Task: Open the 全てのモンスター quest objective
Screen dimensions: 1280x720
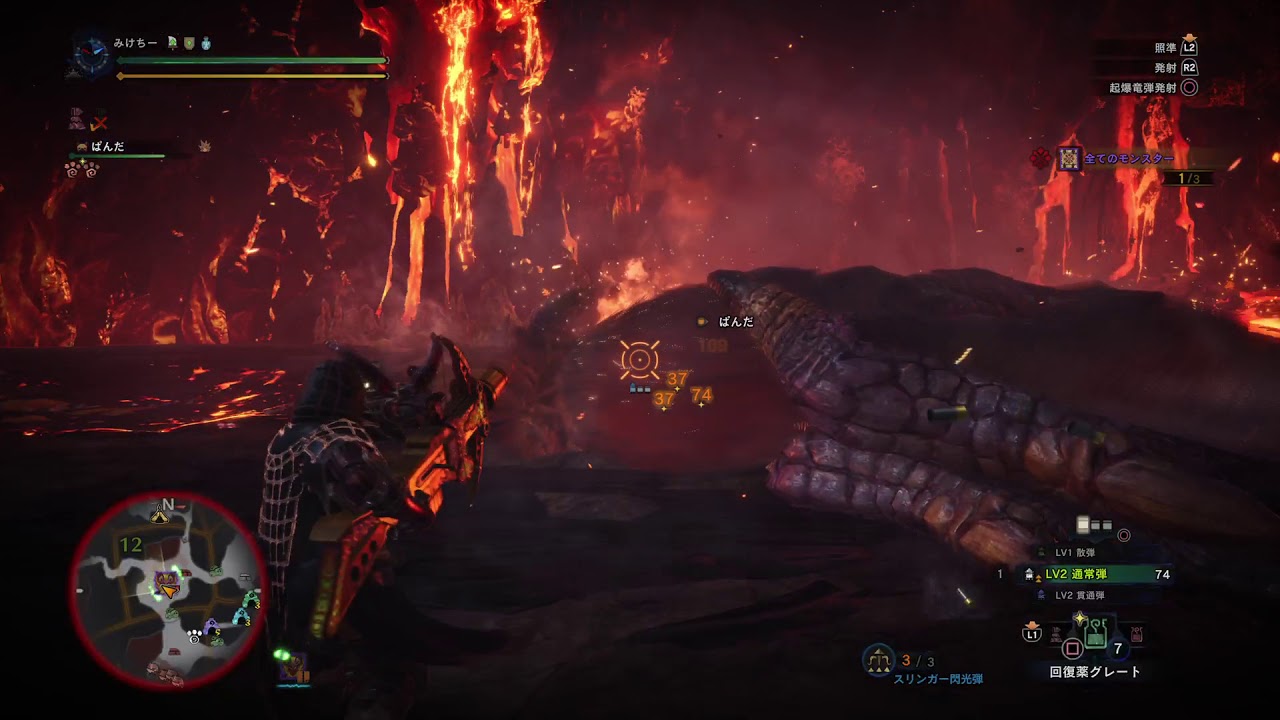Action: [x=1128, y=159]
